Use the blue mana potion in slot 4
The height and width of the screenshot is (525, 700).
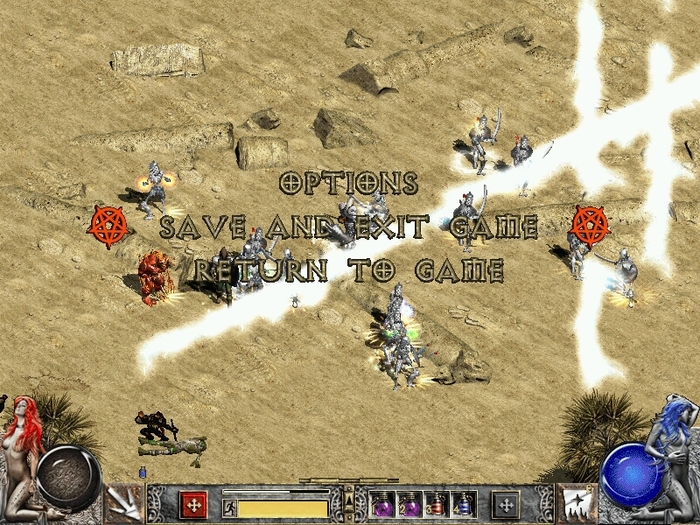[462, 504]
